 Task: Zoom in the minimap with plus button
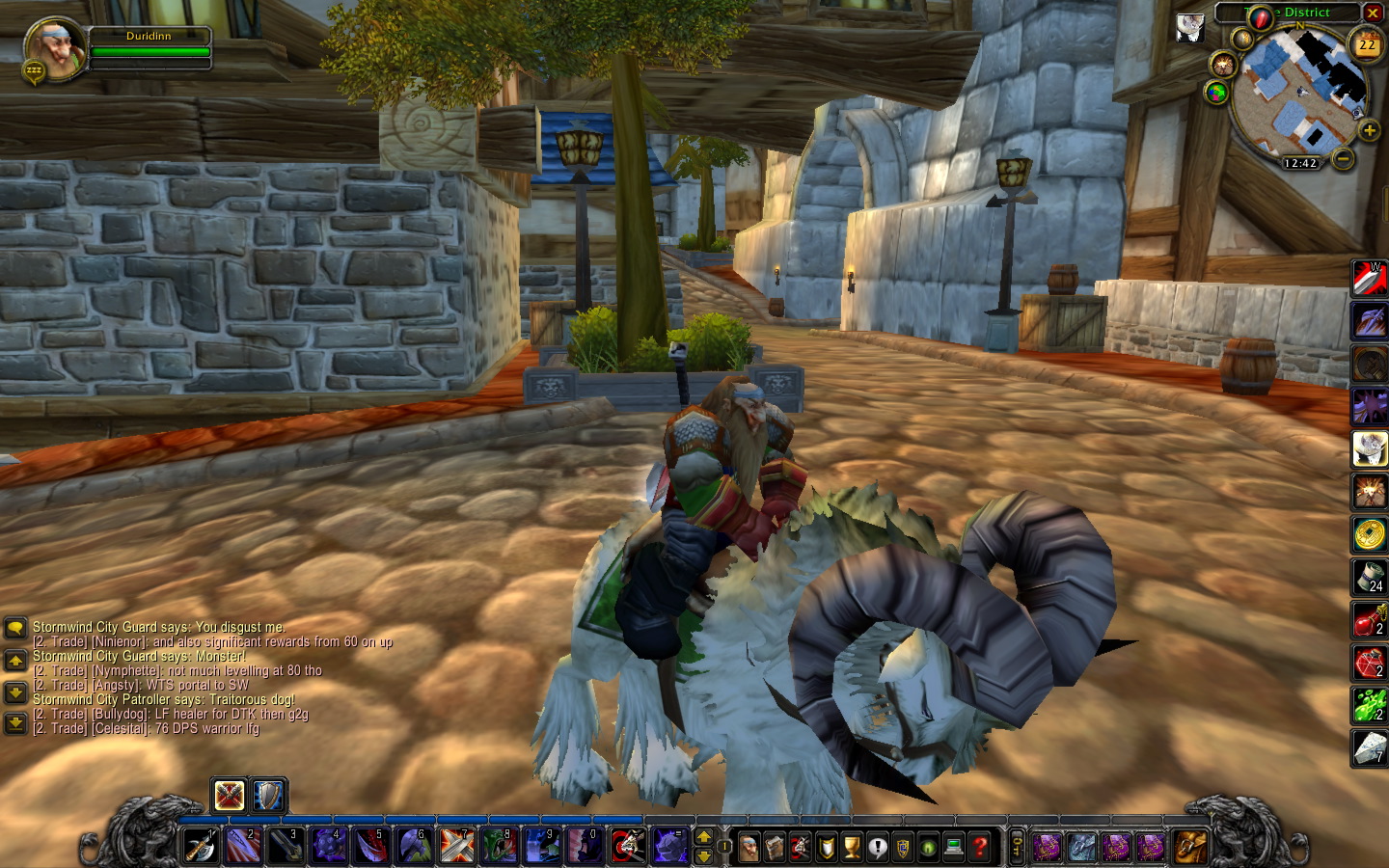(1369, 130)
